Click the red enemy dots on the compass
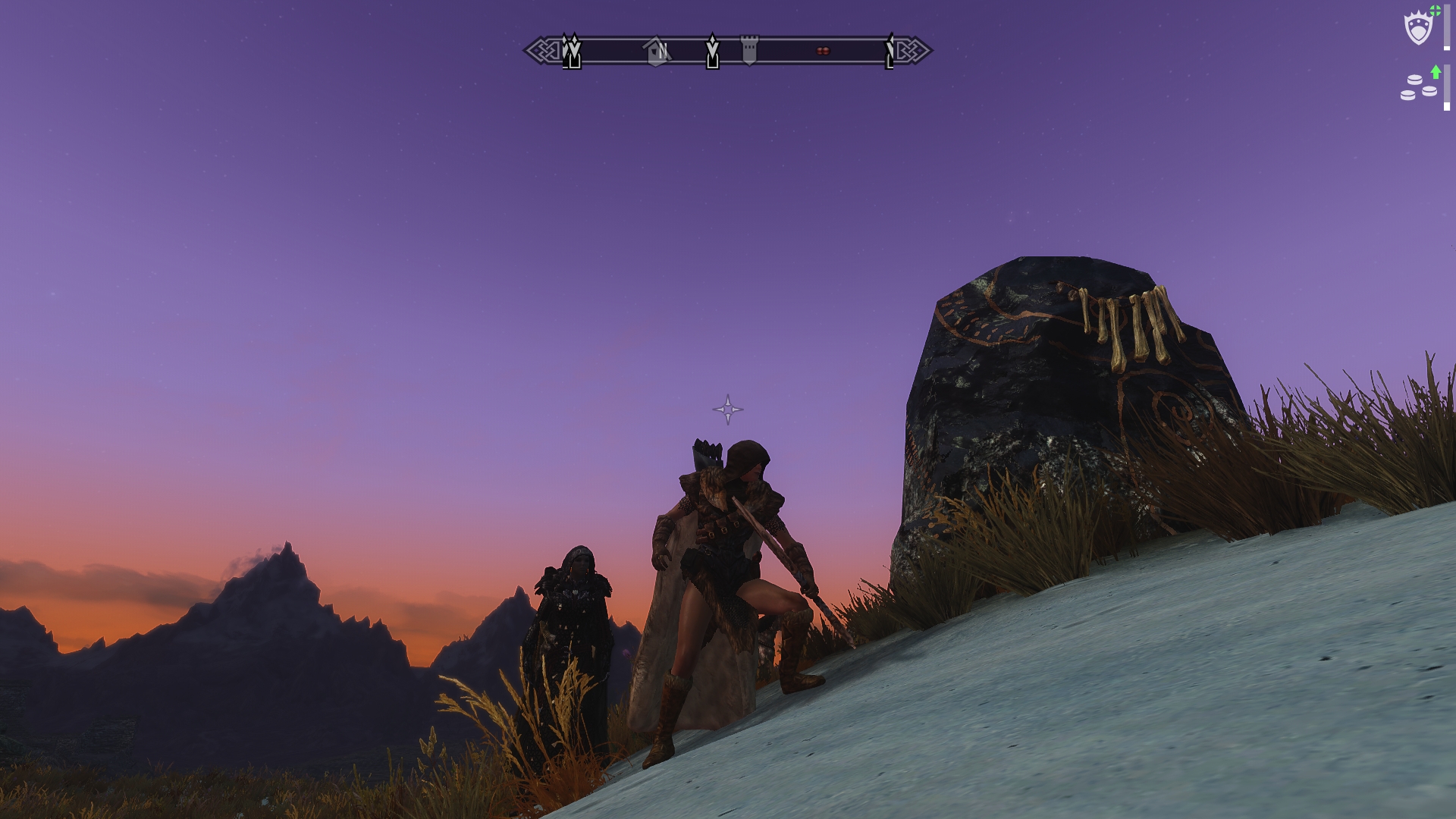 click(x=823, y=52)
